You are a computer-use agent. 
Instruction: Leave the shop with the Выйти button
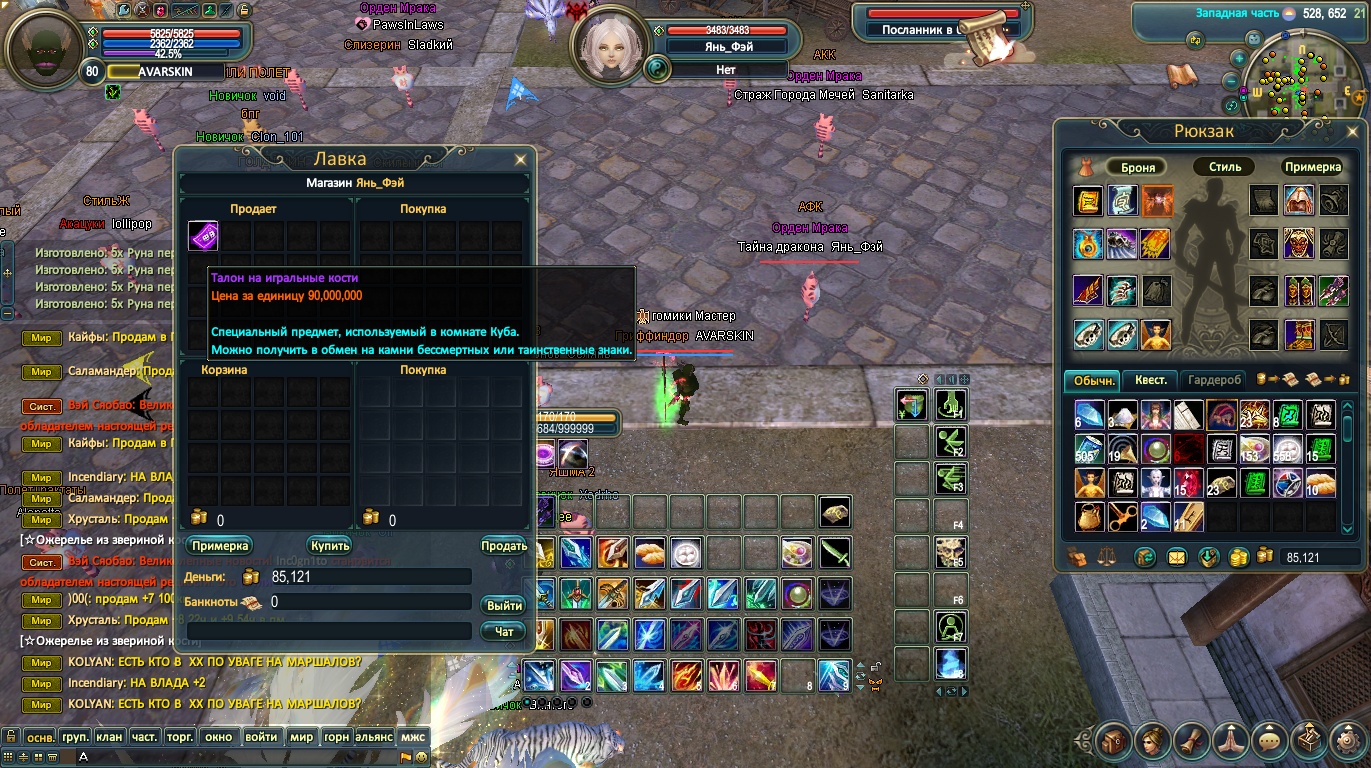[504, 606]
